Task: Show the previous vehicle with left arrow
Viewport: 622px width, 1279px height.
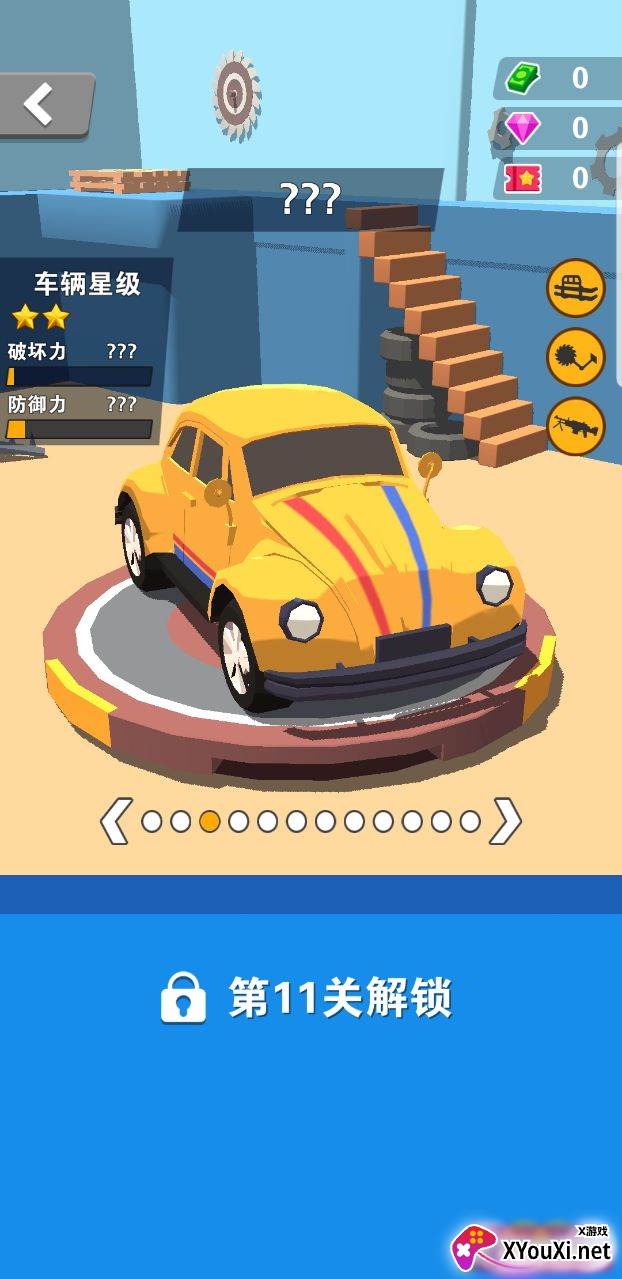Action: [114, 821]
